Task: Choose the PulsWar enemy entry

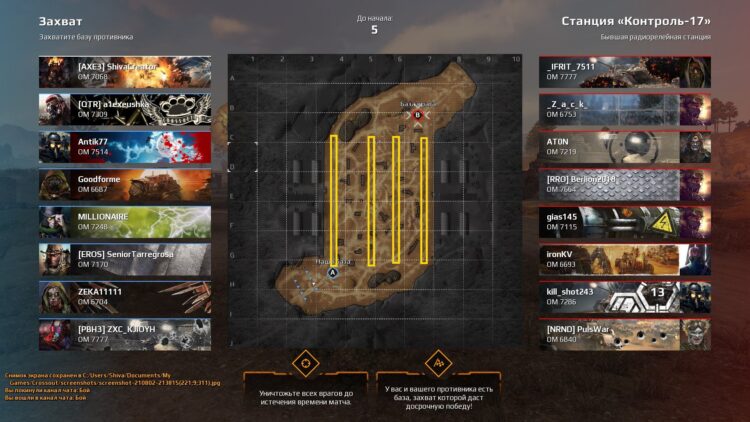Action: tap(625, 334)
